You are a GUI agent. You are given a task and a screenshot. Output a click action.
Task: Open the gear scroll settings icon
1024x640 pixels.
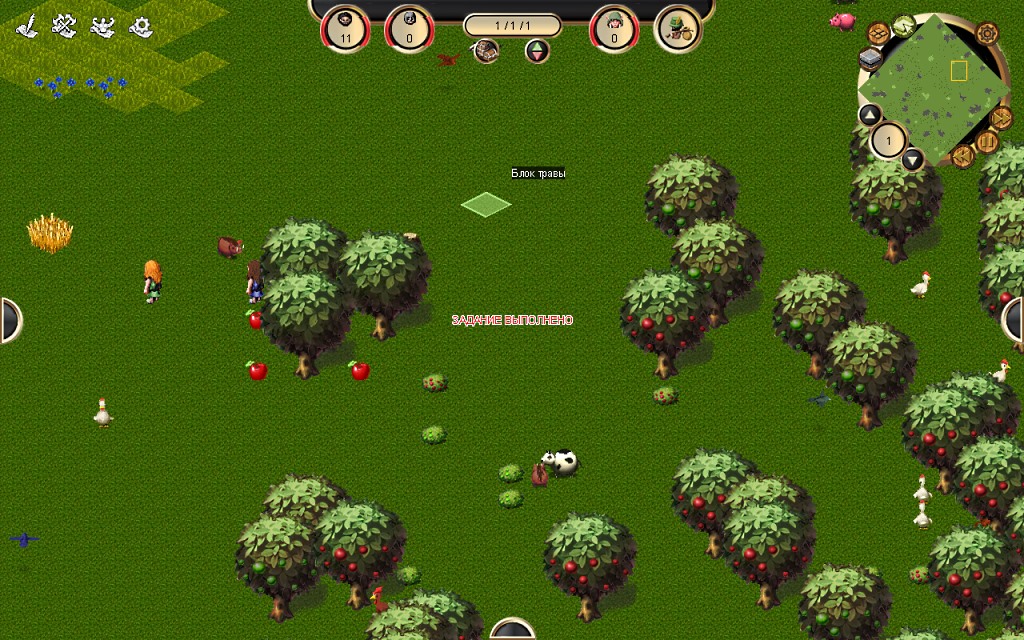click(140, 26)
